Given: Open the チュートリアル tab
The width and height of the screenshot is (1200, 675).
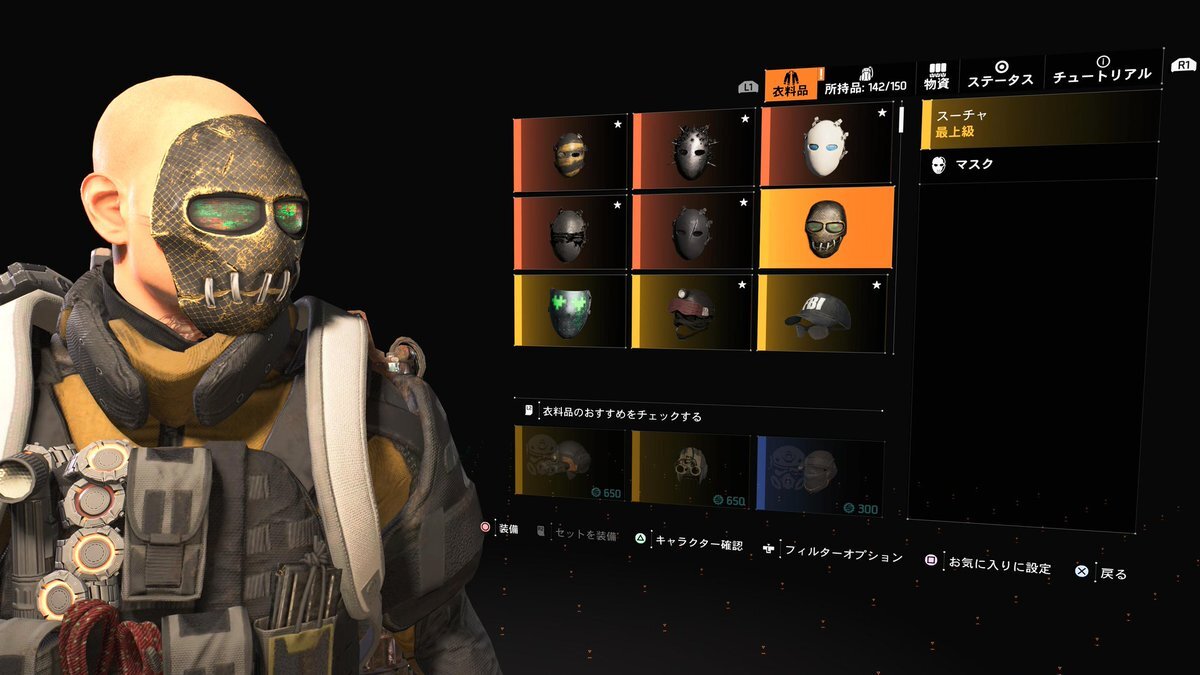Looking at the screenshot, I should pyautogui.click(x=1103, y=72).
